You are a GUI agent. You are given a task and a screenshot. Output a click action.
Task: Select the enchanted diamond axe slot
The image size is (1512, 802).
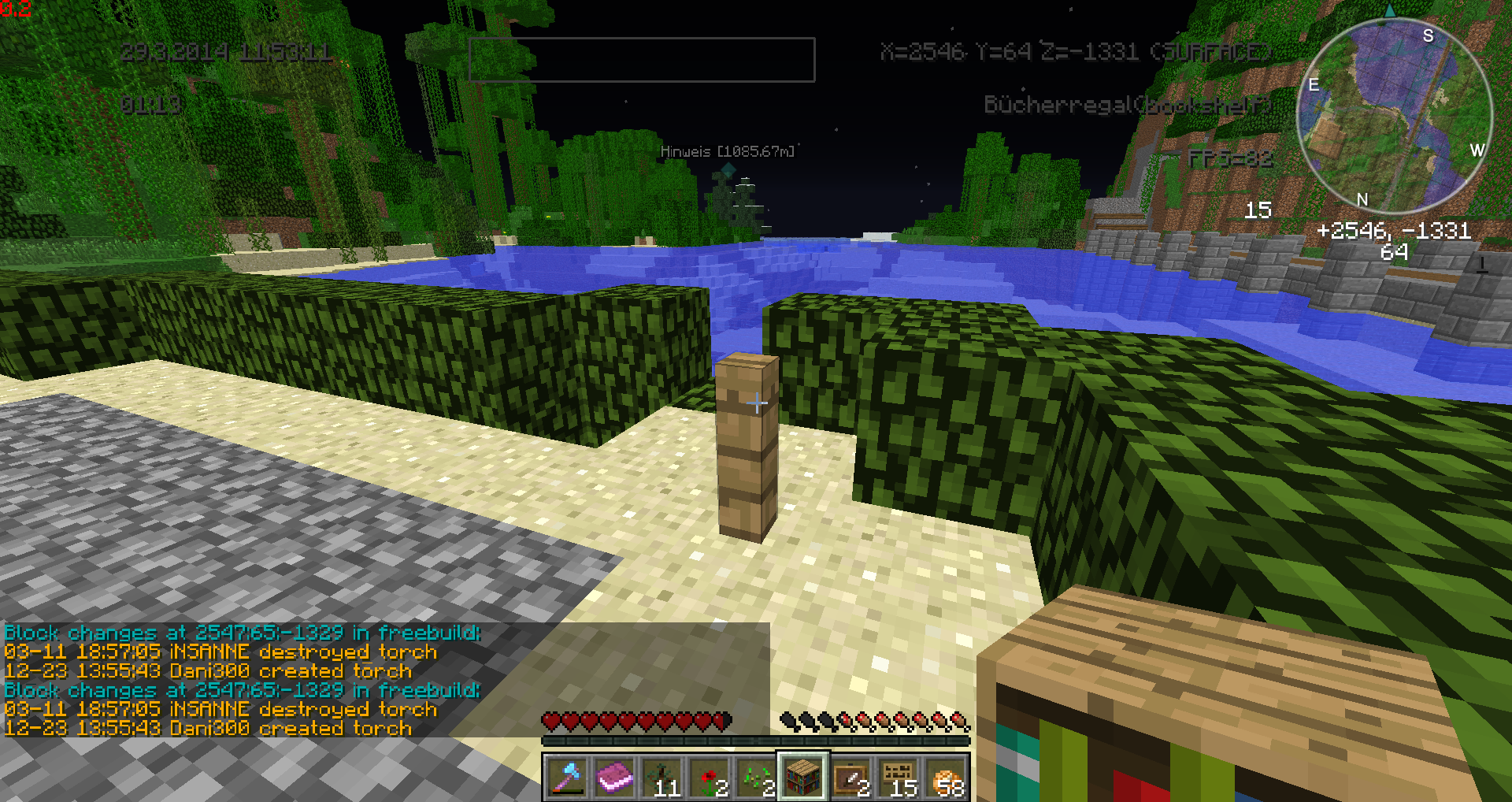pyautogui.click(x=566, y=776)
